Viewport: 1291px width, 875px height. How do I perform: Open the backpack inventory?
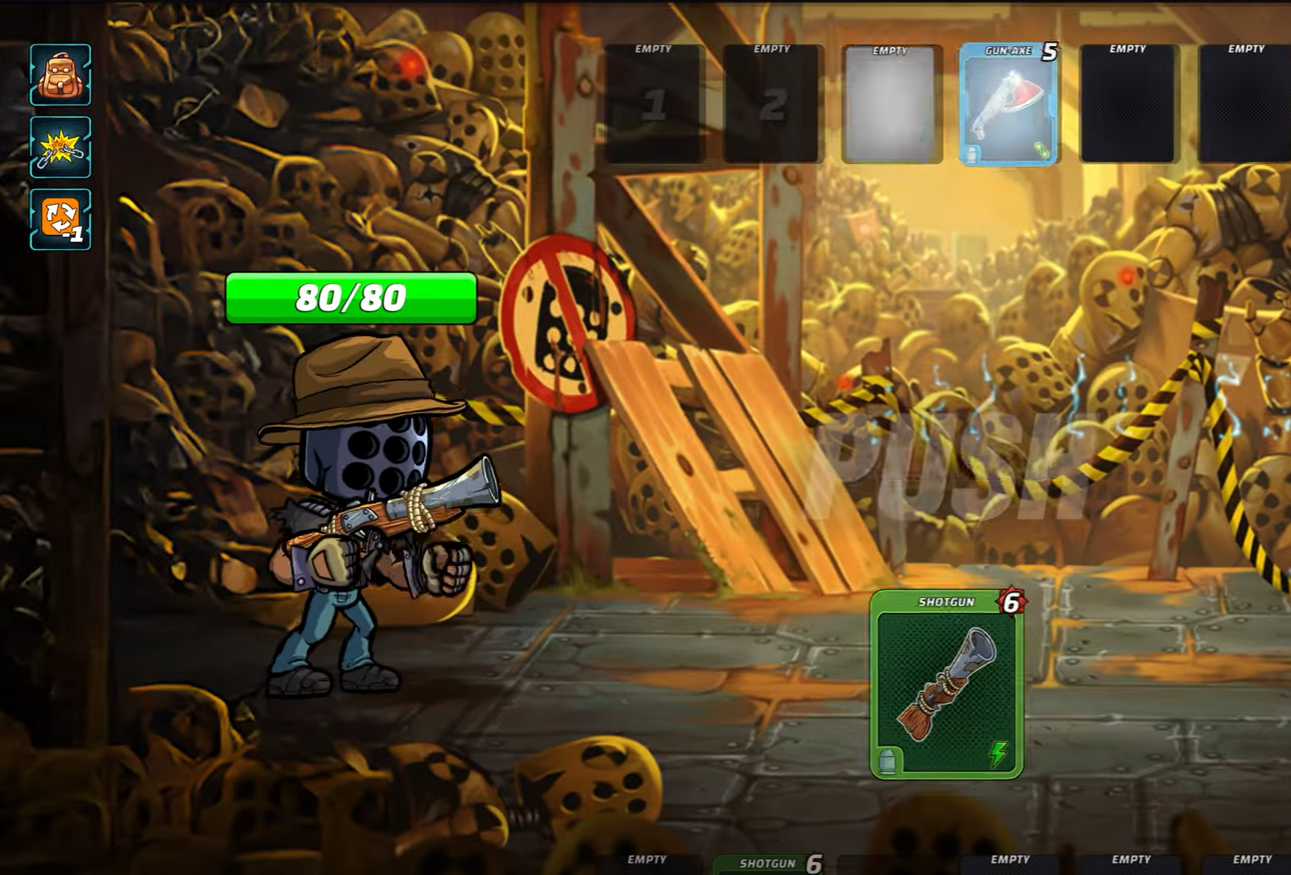(60, 75)
